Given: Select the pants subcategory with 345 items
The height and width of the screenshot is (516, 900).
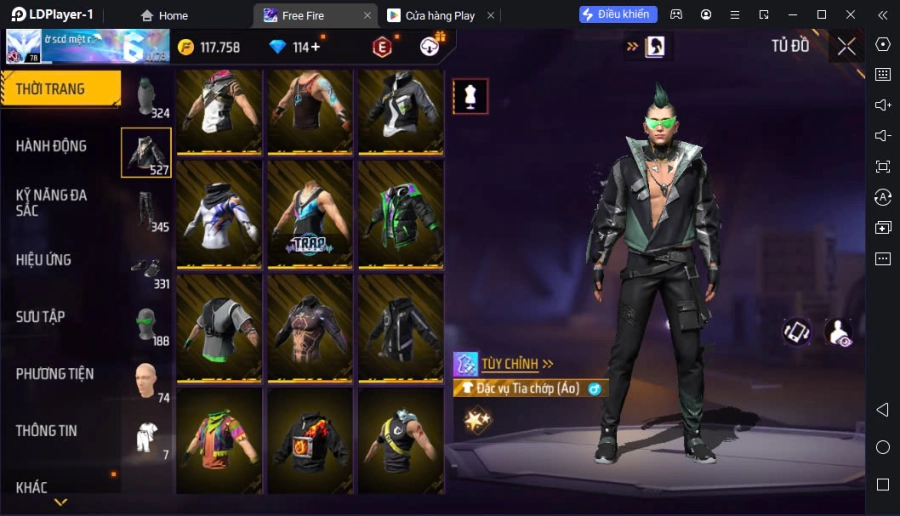Looking at the screenshot, I should point(147,210).
